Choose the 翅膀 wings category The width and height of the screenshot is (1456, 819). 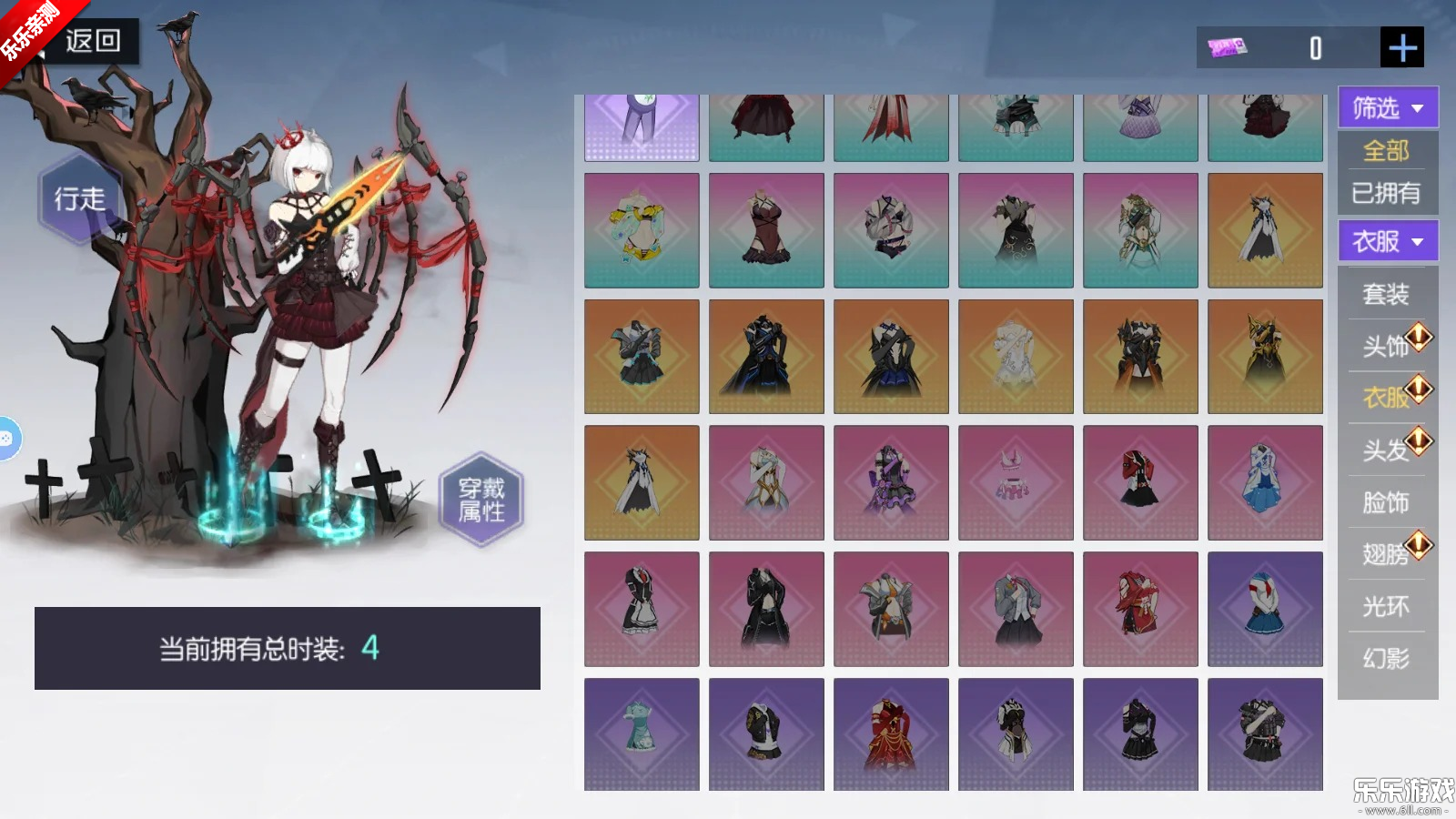coord(1385,553)
